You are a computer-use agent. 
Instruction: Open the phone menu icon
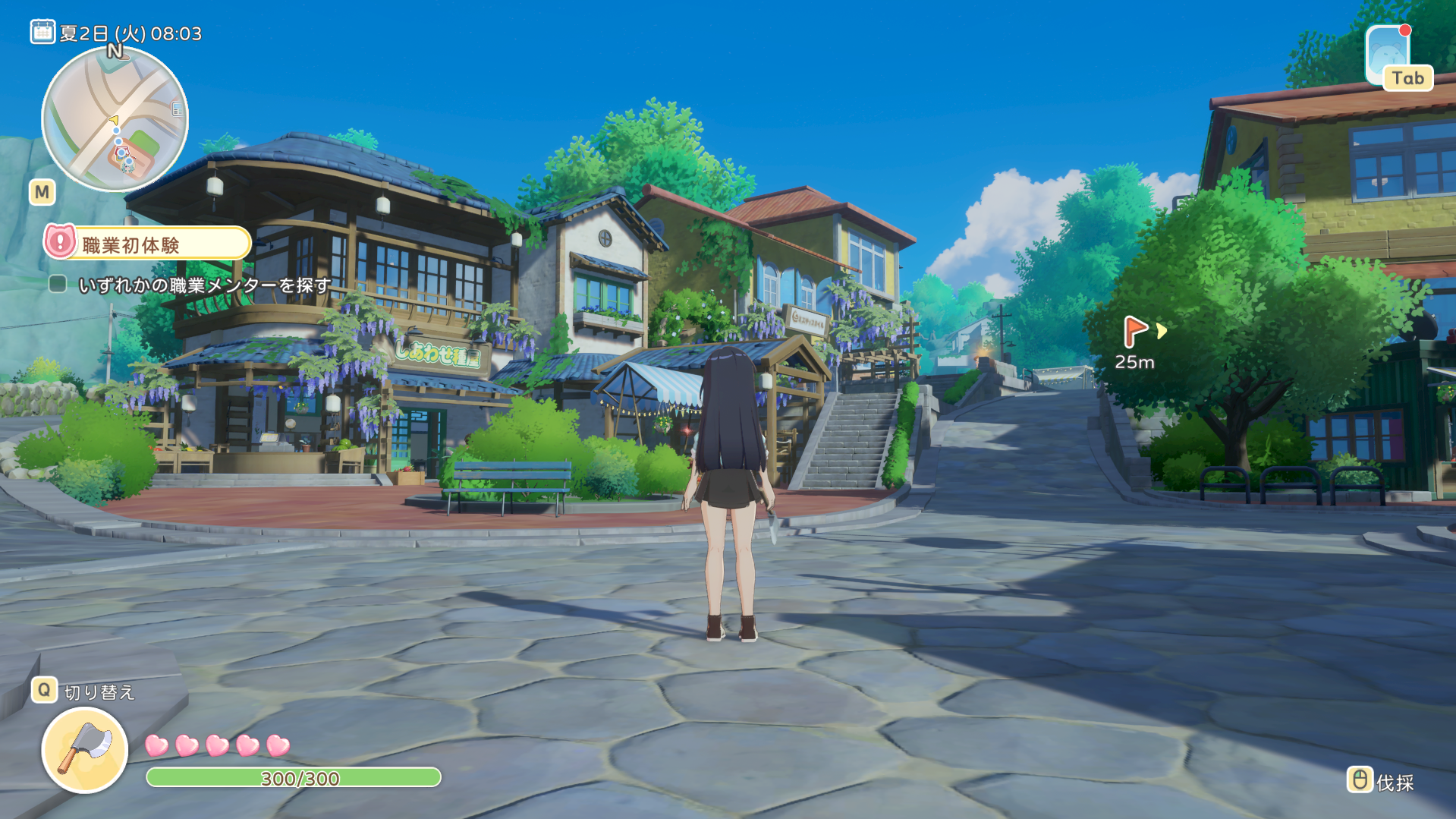point(1387,53)
